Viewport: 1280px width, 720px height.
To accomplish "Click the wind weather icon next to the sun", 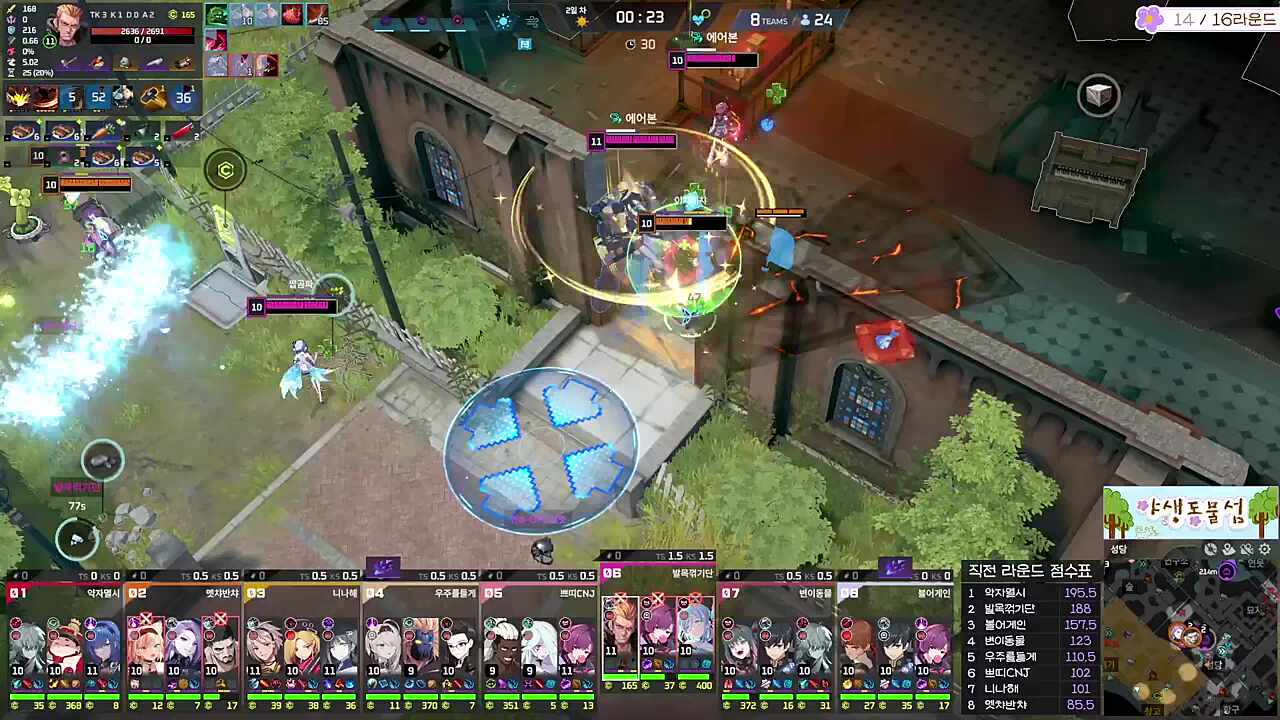I will [x=533, y=20].
